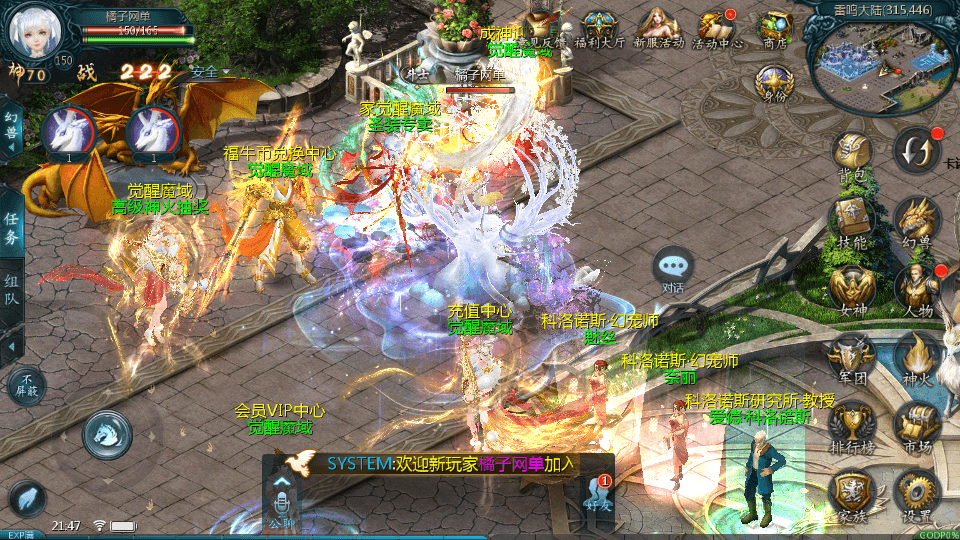Open the 福利大厅 welfare hall
The width and height of the screenshot is (960, 540).
[600, 27]
